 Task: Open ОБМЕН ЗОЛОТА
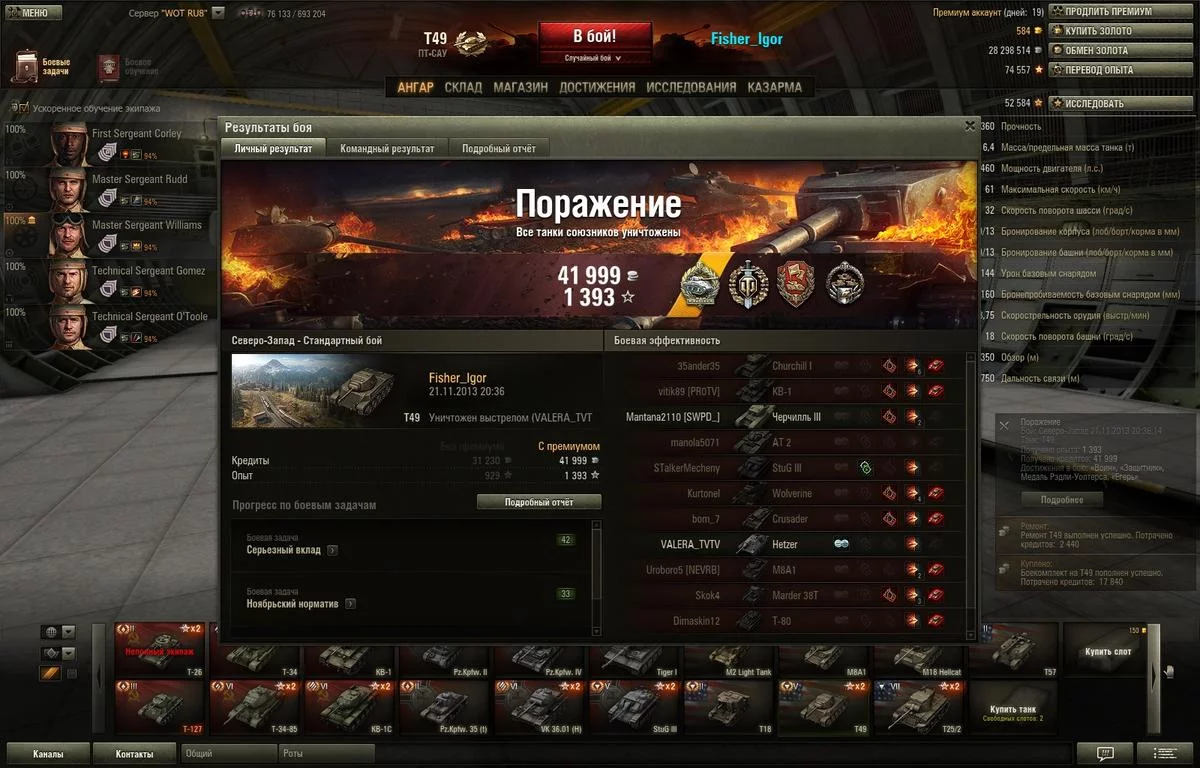click(1101, 51)
